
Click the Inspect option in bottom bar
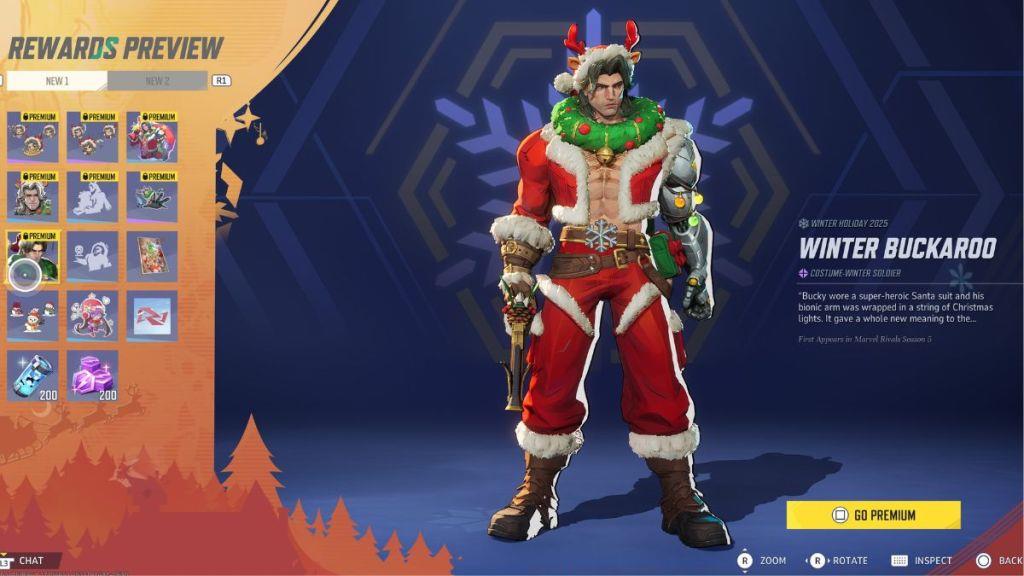coord(922,561)
